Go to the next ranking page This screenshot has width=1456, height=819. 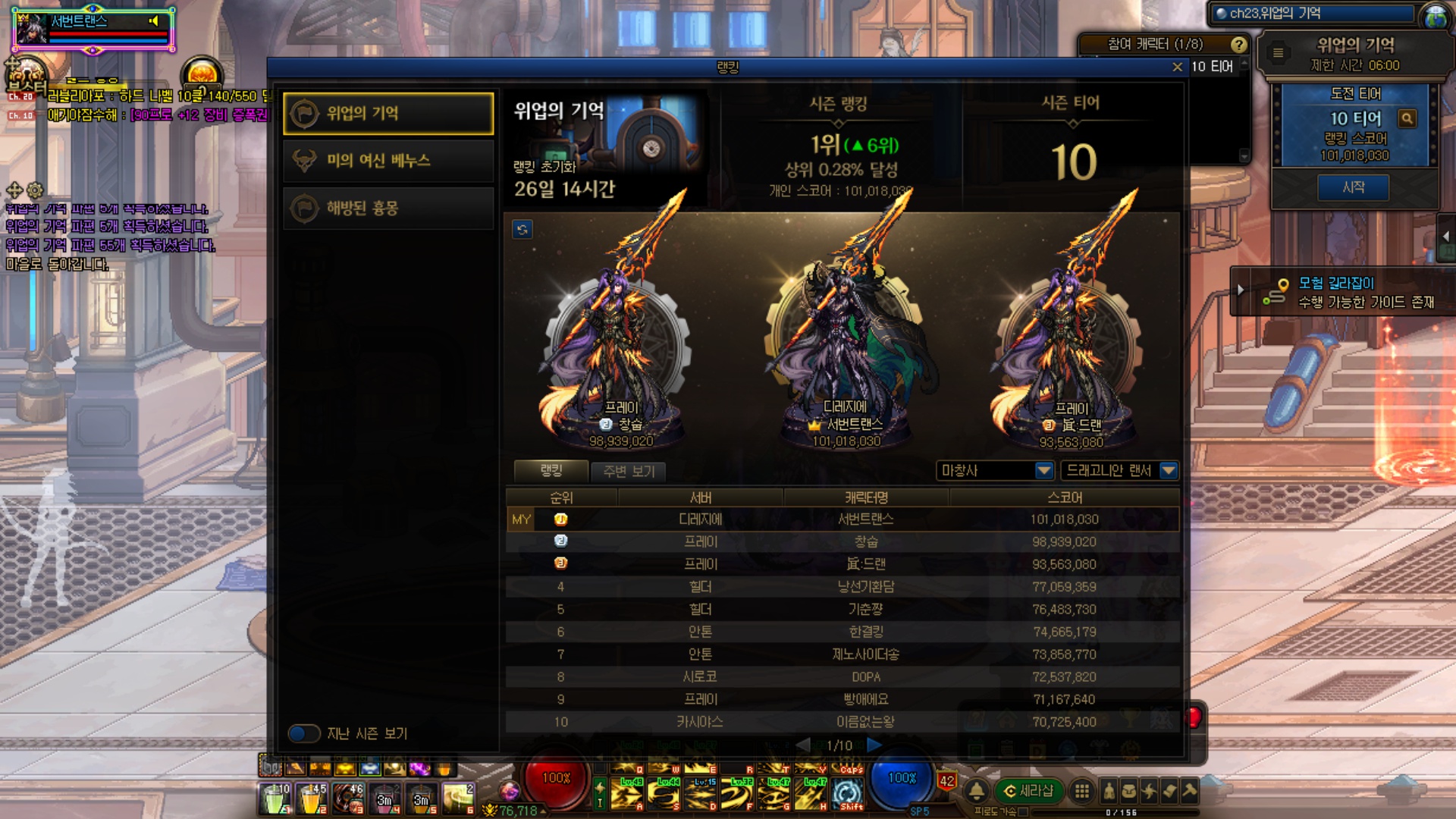click(x=874, y=745)
